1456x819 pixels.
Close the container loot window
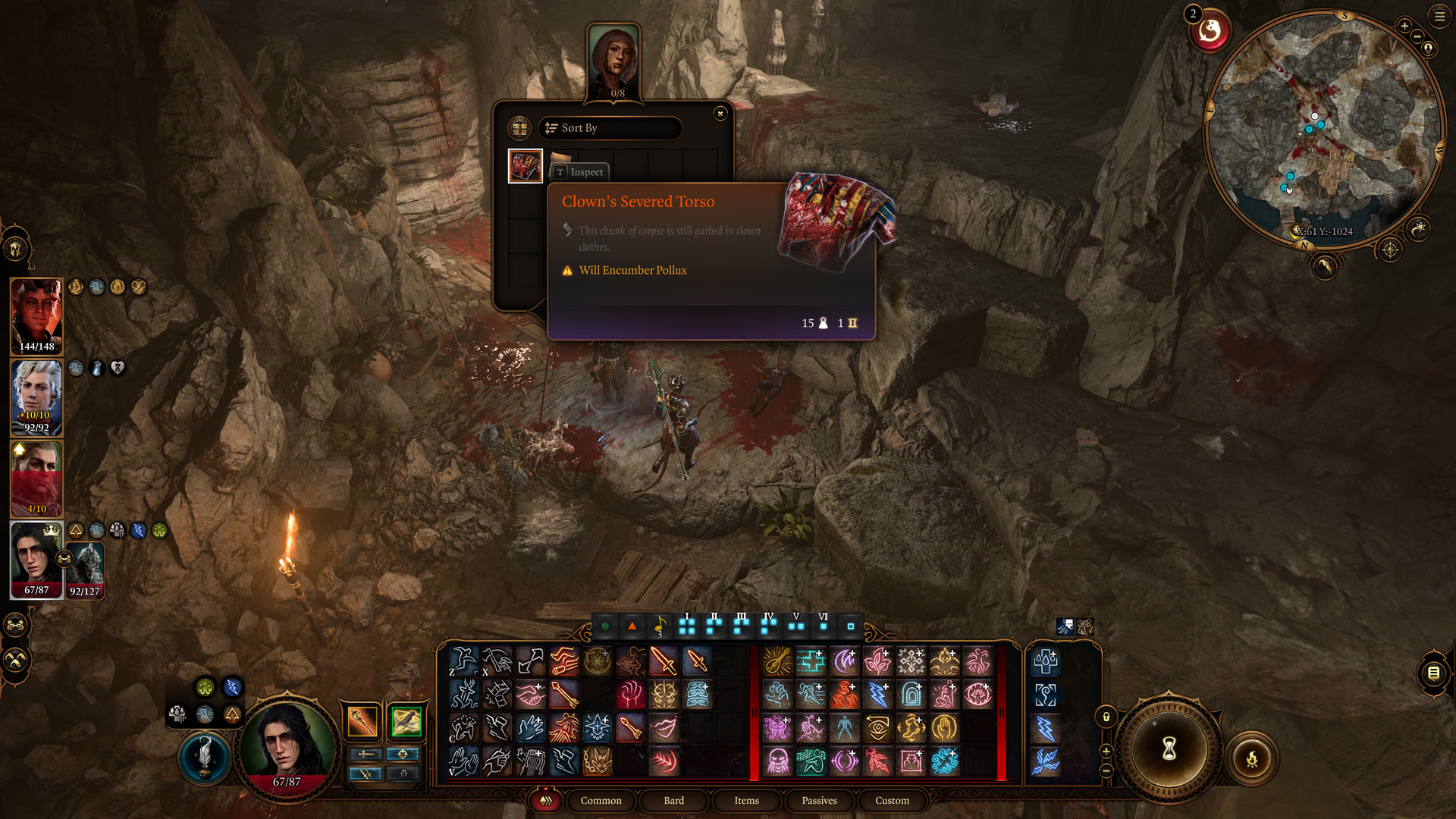[x=720, y=114]
